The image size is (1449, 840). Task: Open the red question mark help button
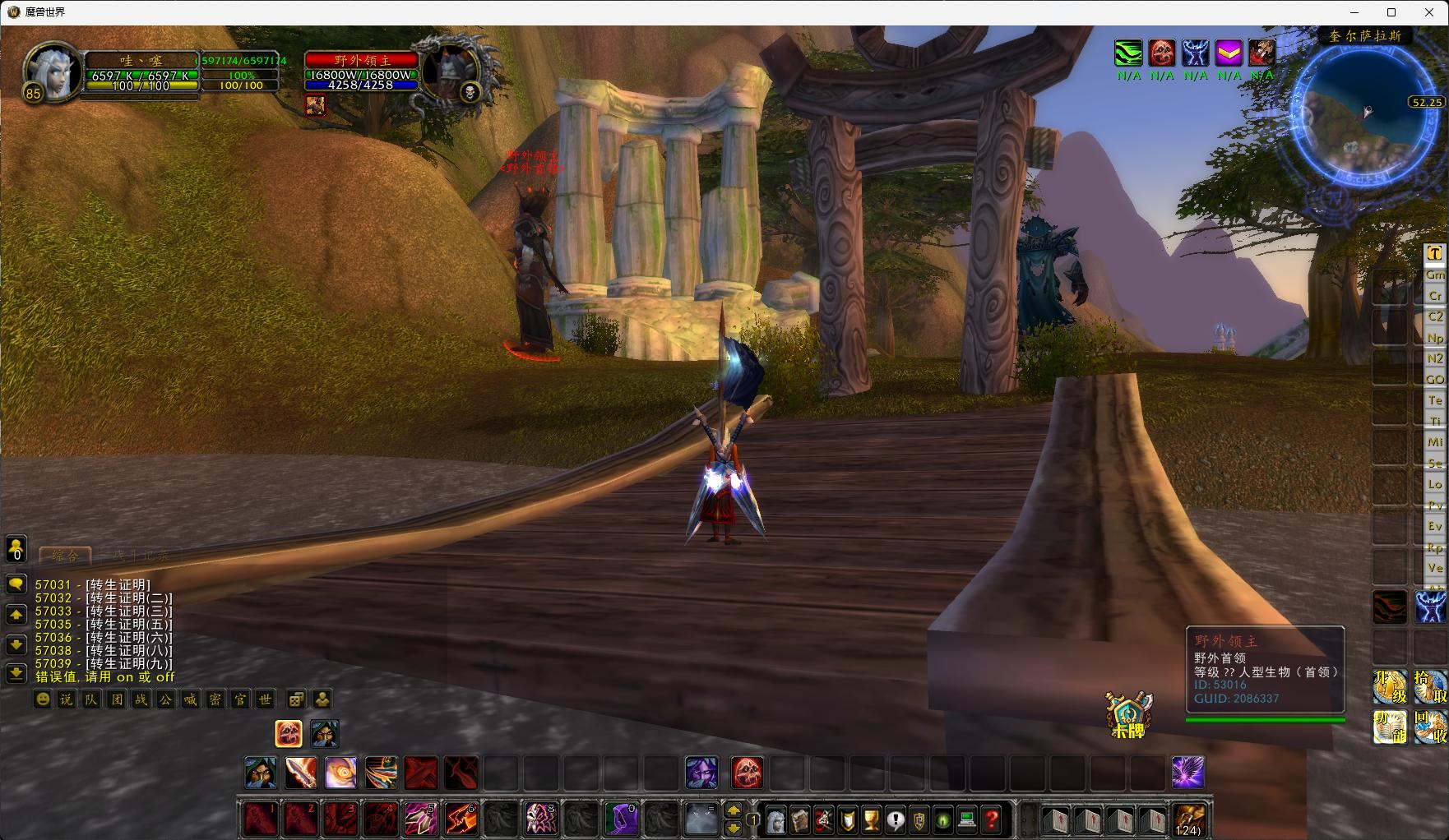(992, 819)
